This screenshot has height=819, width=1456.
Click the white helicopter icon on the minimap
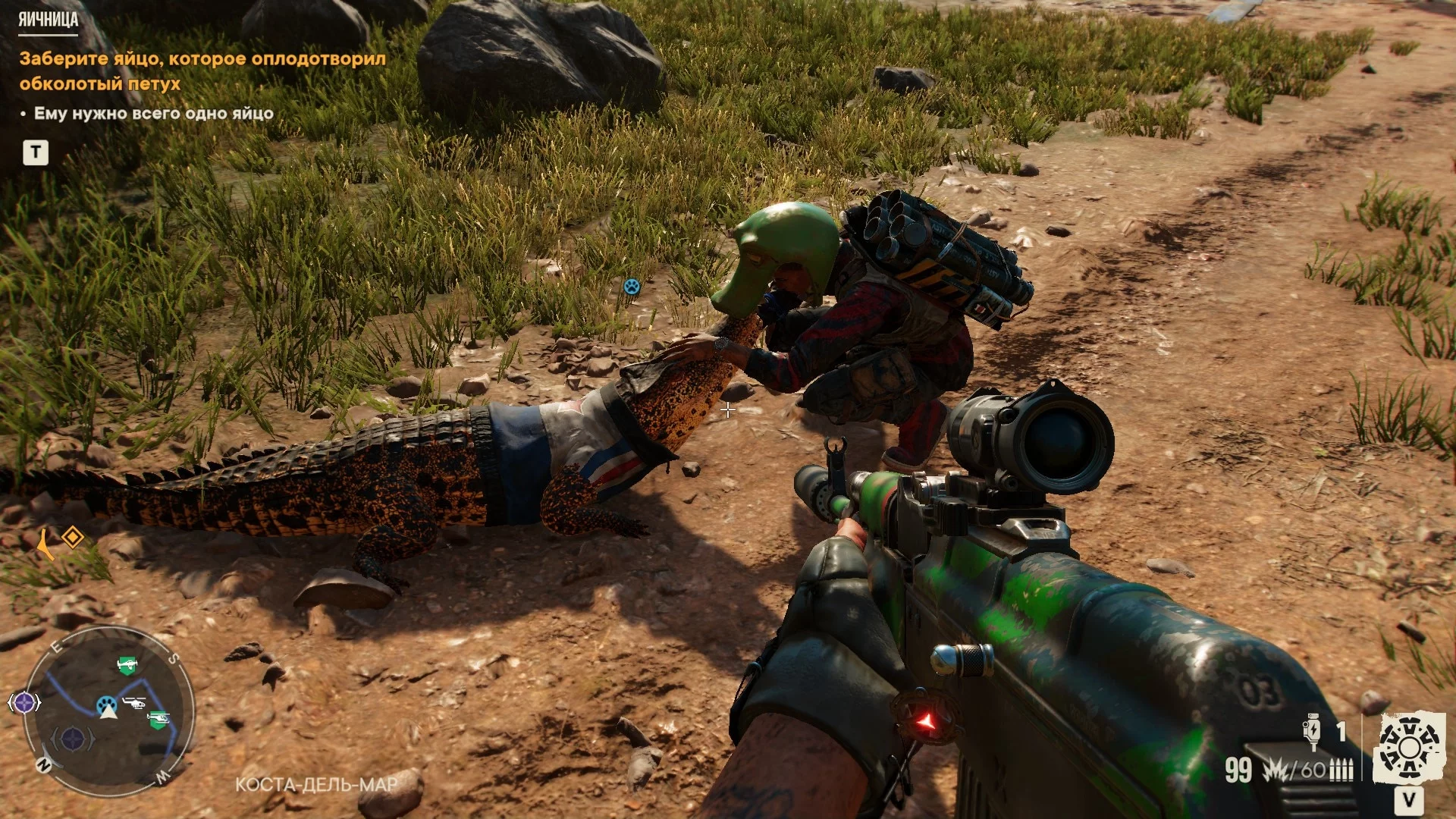(x=134, y=702)
